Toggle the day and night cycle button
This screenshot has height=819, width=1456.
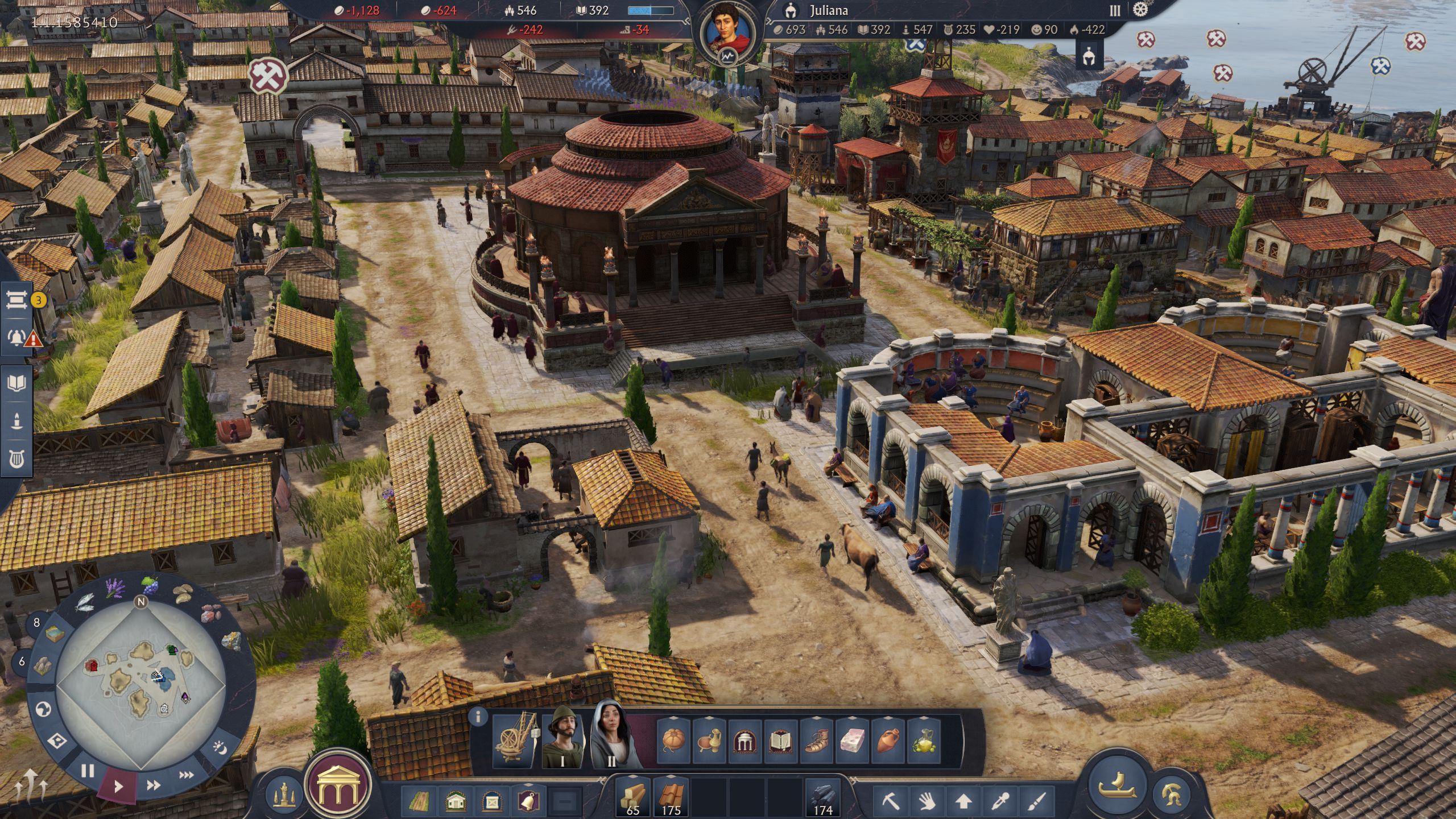(x=221, y=747)
